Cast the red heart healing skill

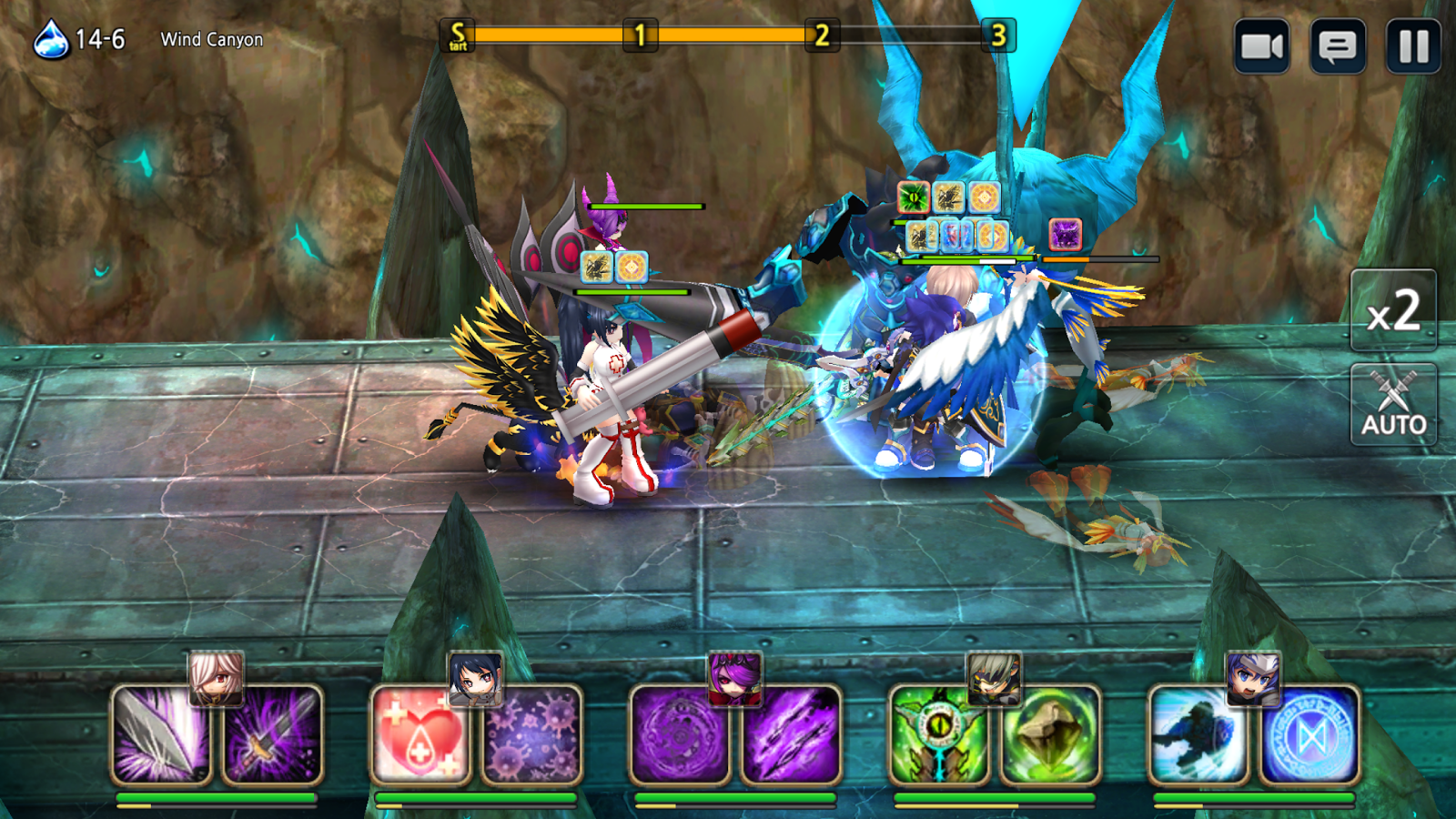point(421,735)
